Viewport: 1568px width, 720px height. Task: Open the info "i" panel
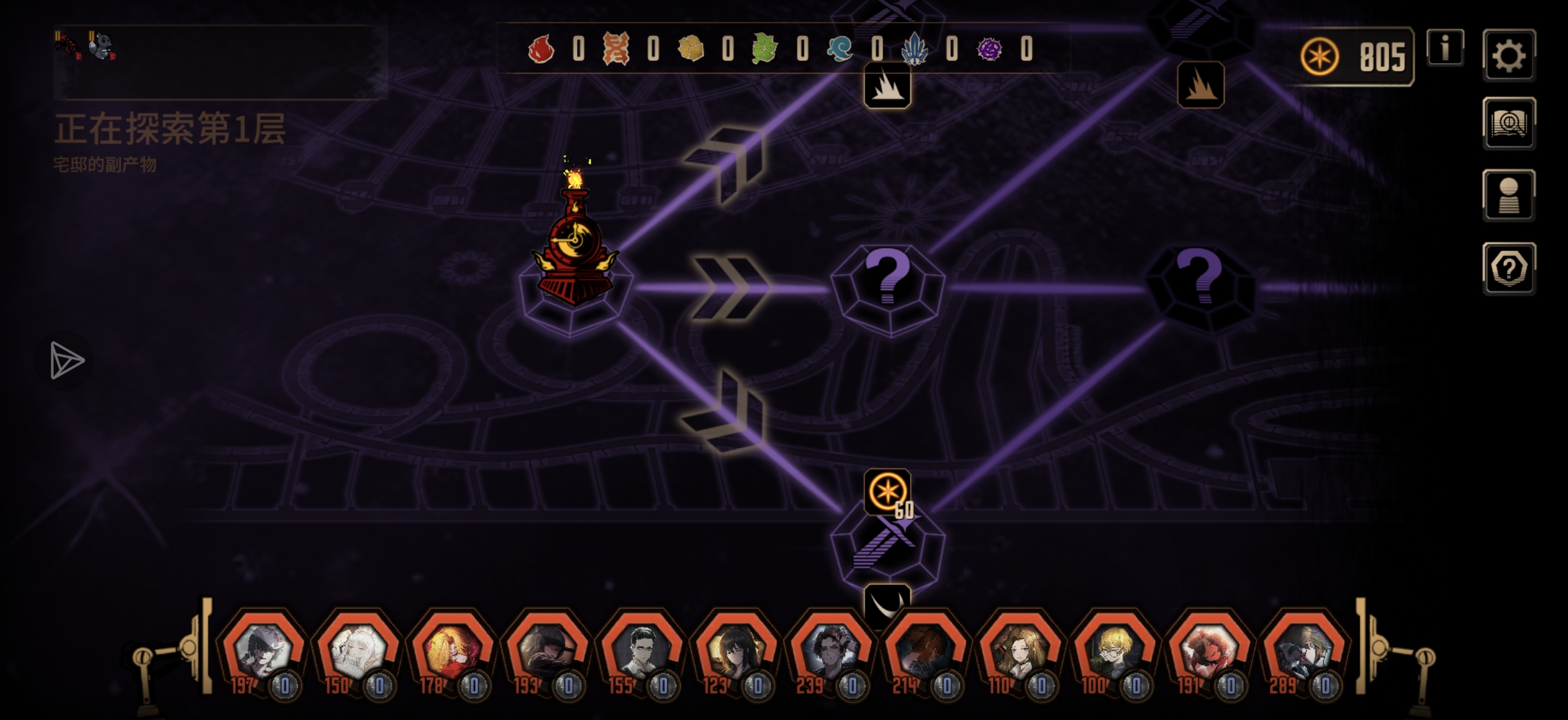tap(1445, 48)
